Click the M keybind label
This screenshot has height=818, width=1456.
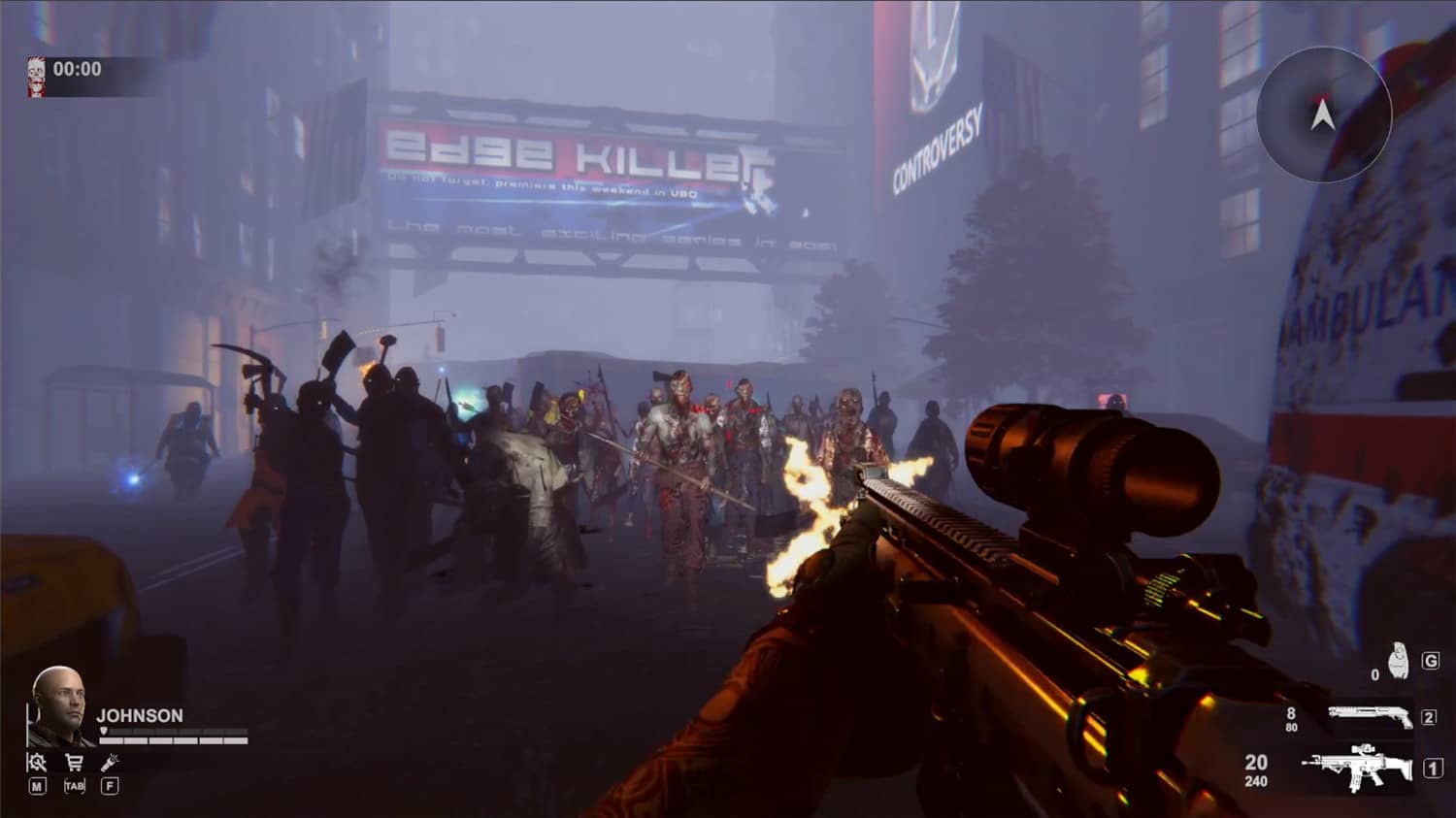[x=38, y=785]
